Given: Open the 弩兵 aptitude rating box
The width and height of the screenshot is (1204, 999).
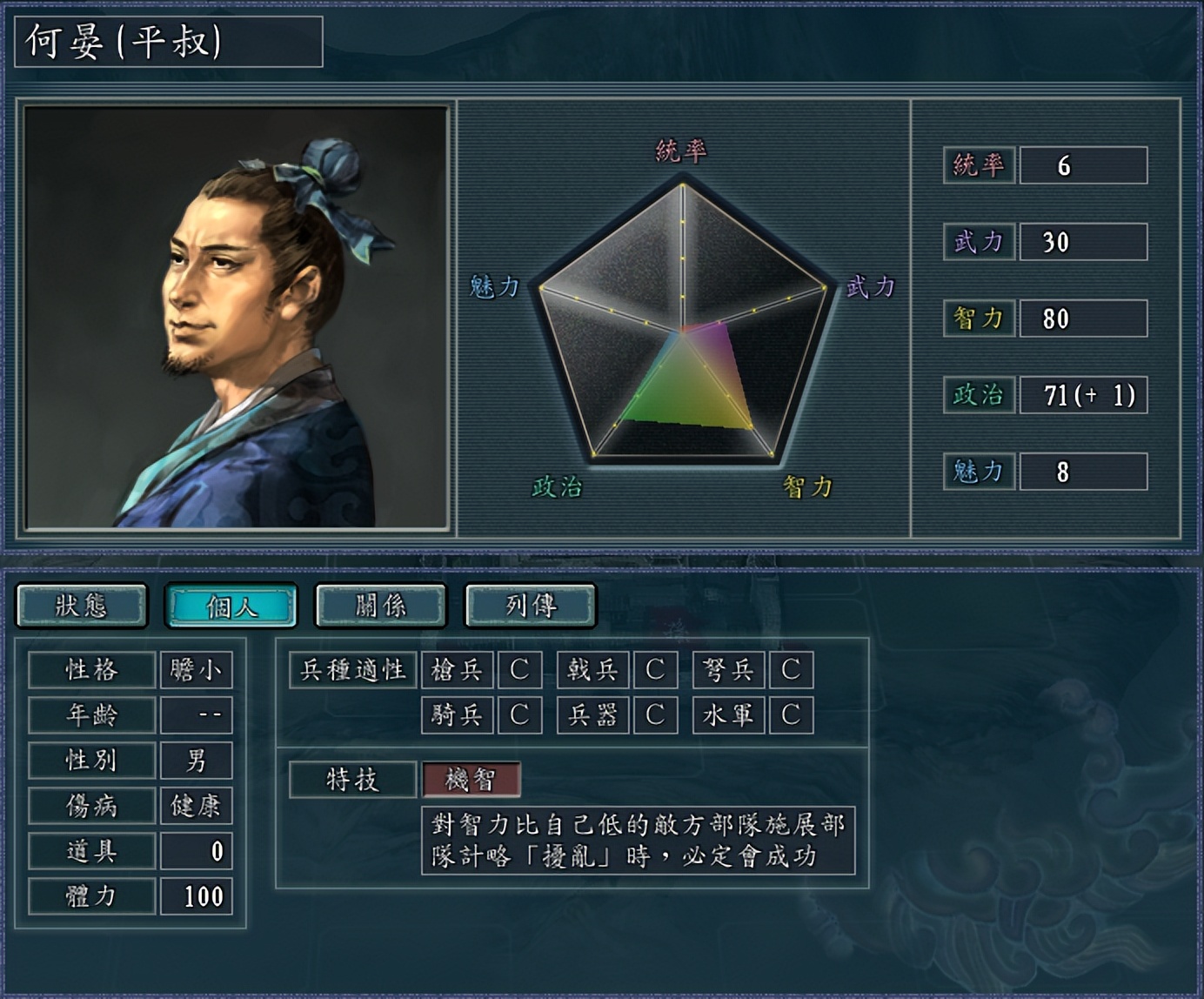Looking at the screenshot, I should (791, 670).
